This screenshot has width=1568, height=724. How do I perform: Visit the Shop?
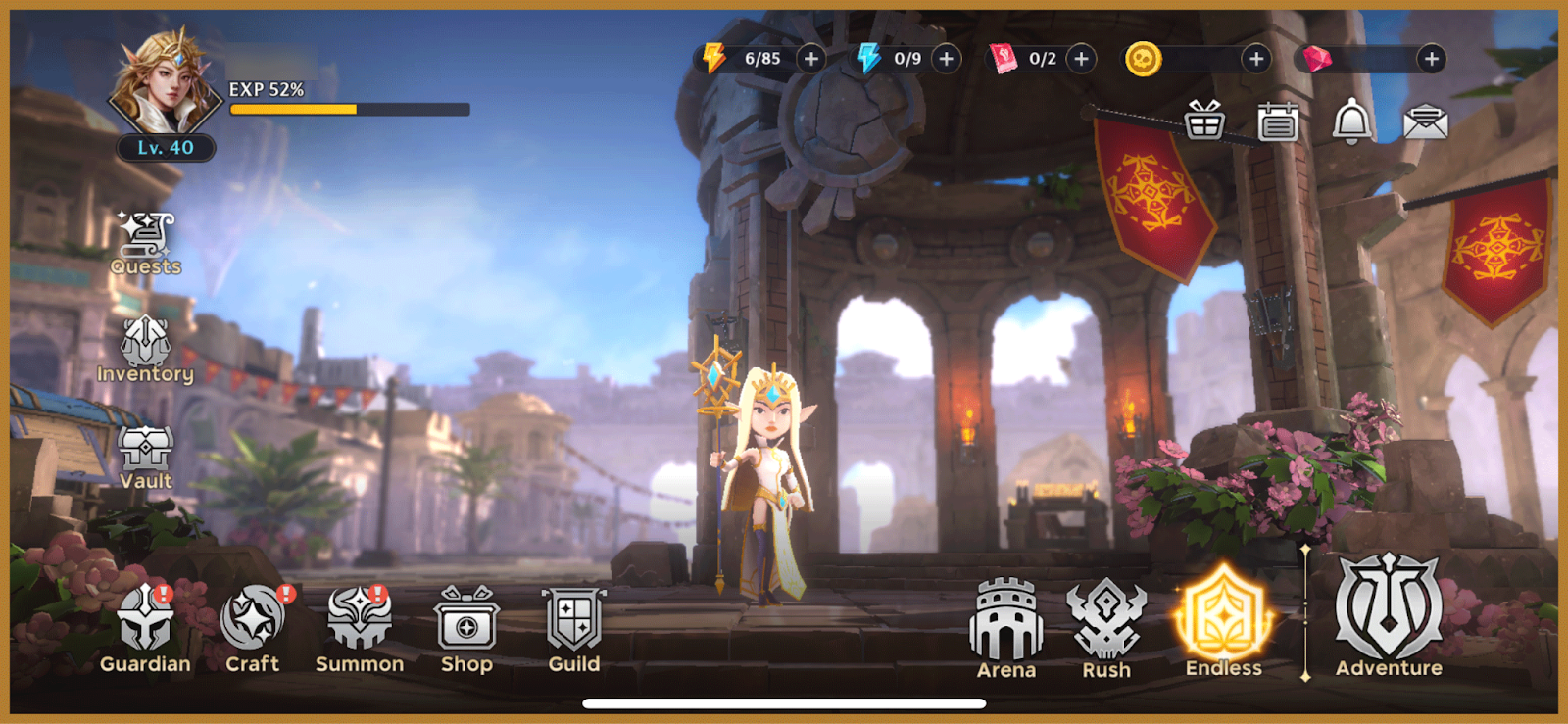pos(466,628)
